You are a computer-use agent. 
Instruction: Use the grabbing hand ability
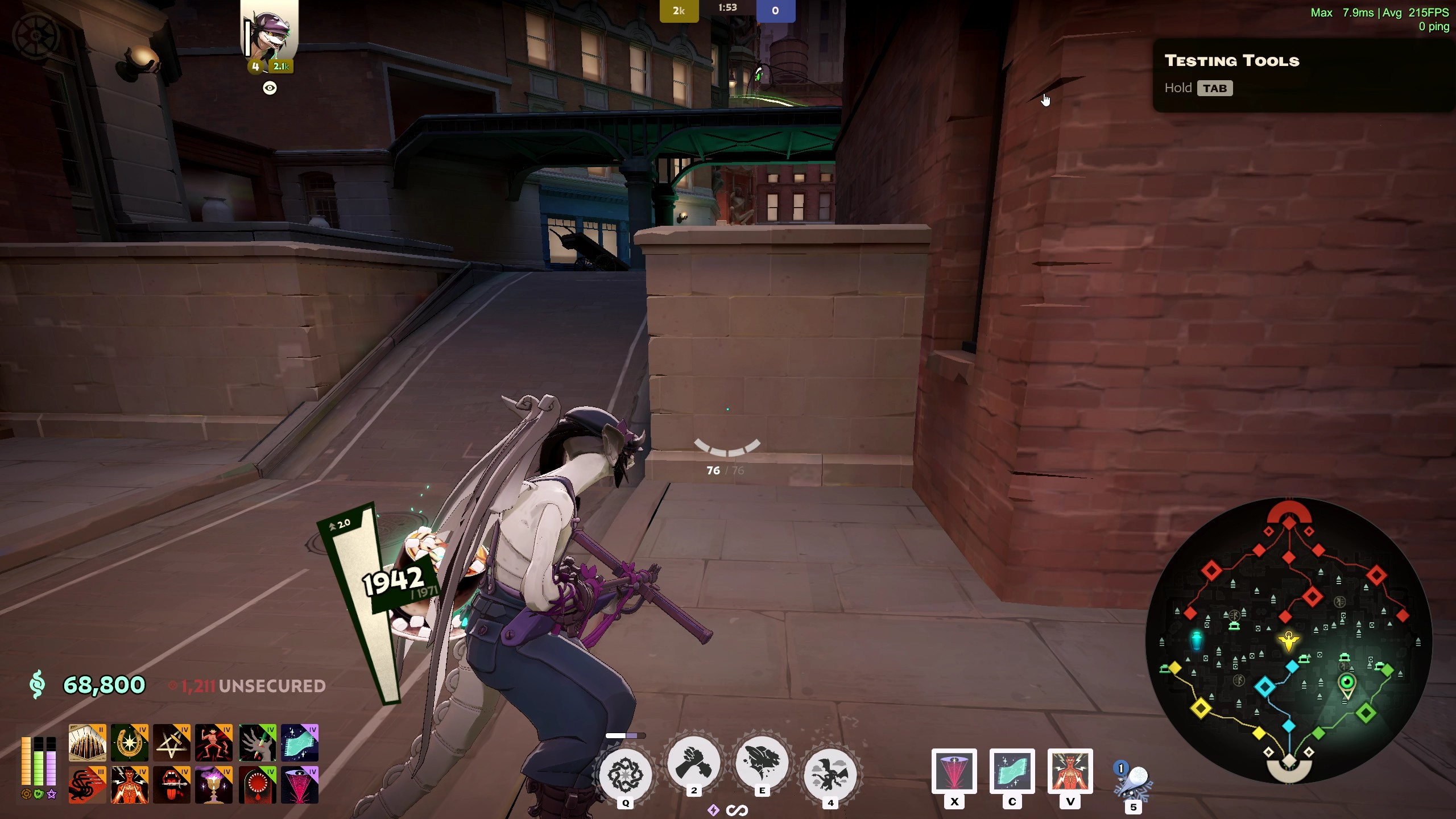coord(693,763)
